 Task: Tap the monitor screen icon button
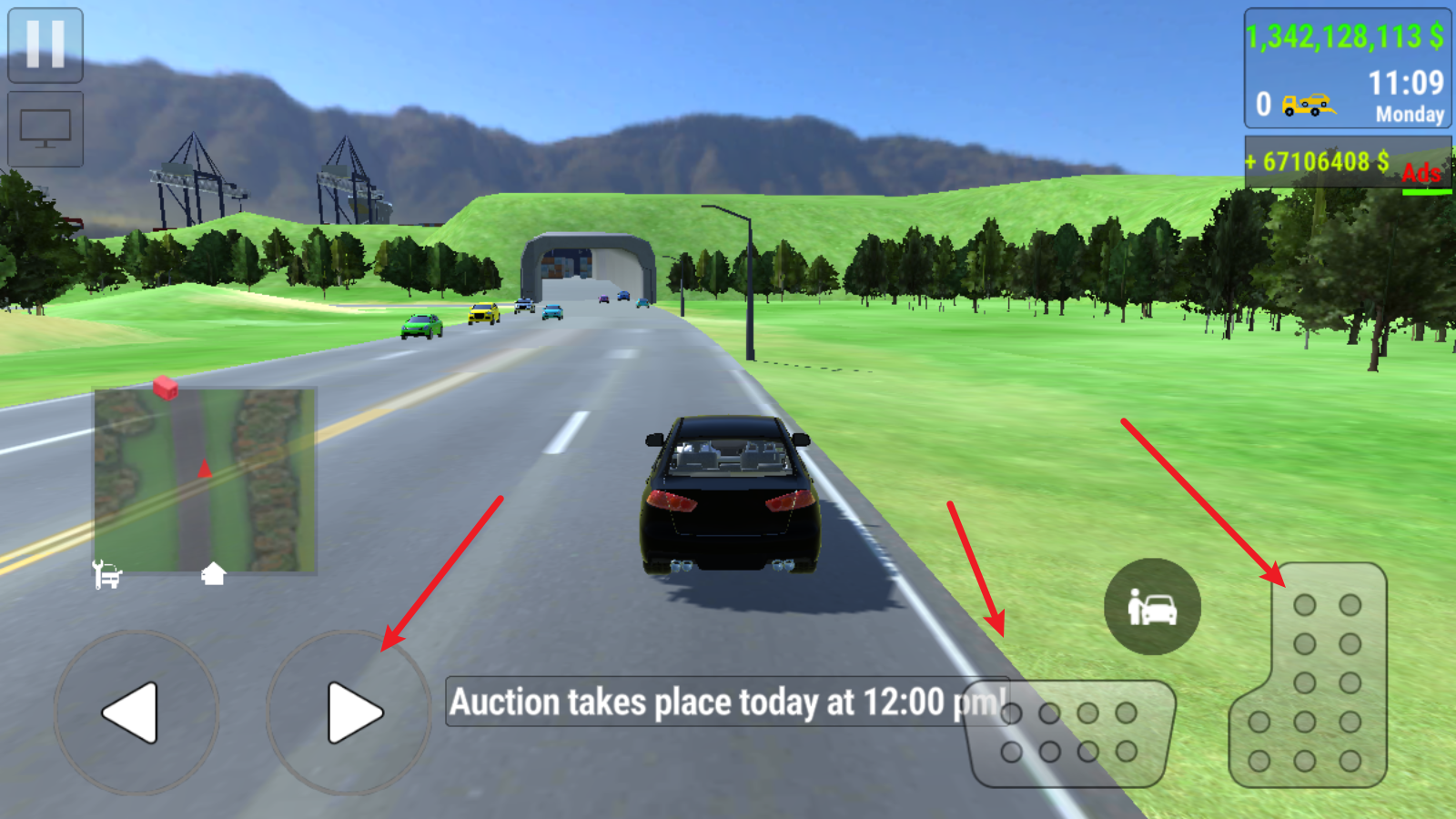45,129
